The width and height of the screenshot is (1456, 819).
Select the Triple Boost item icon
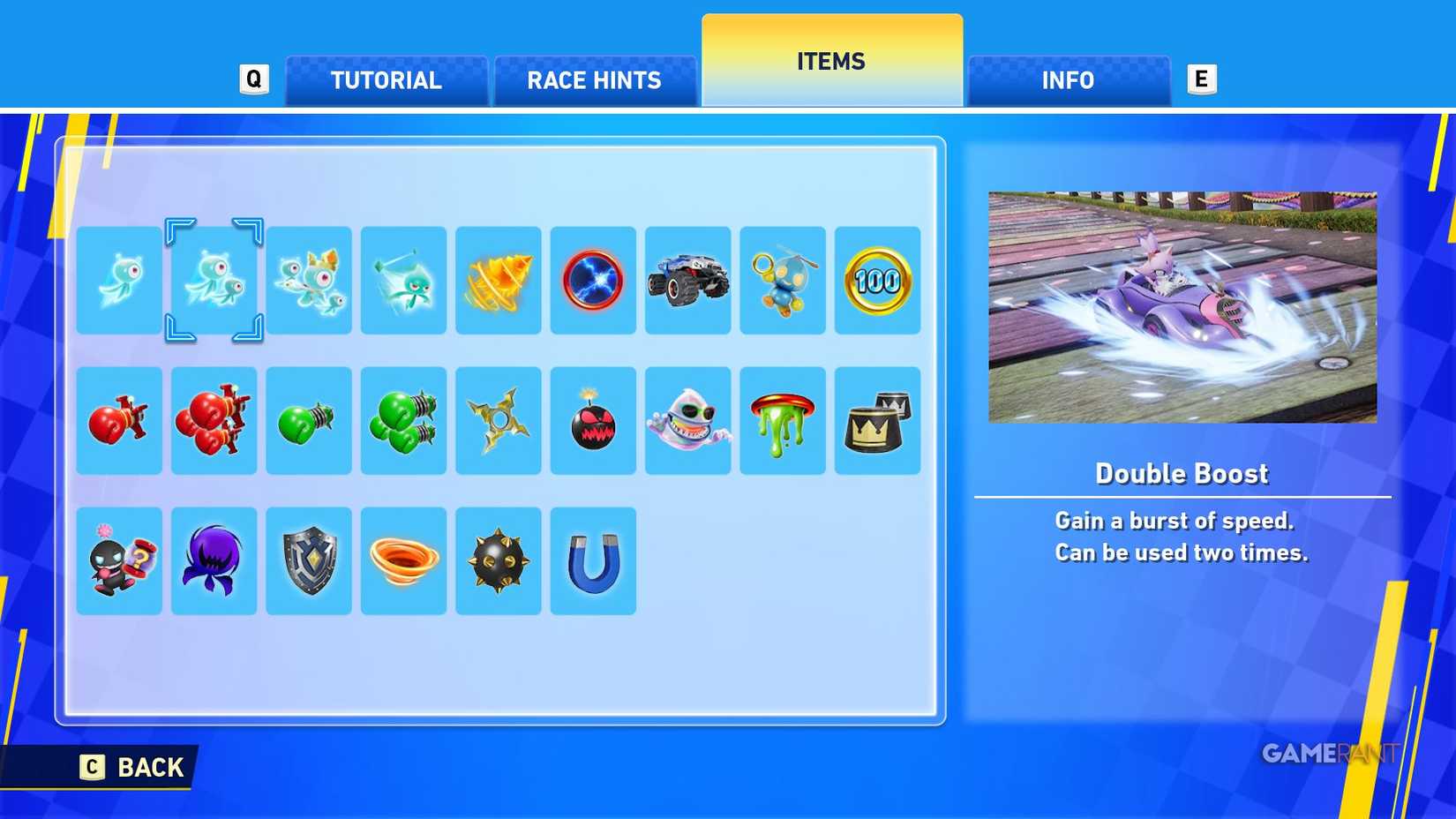(309, 281)
